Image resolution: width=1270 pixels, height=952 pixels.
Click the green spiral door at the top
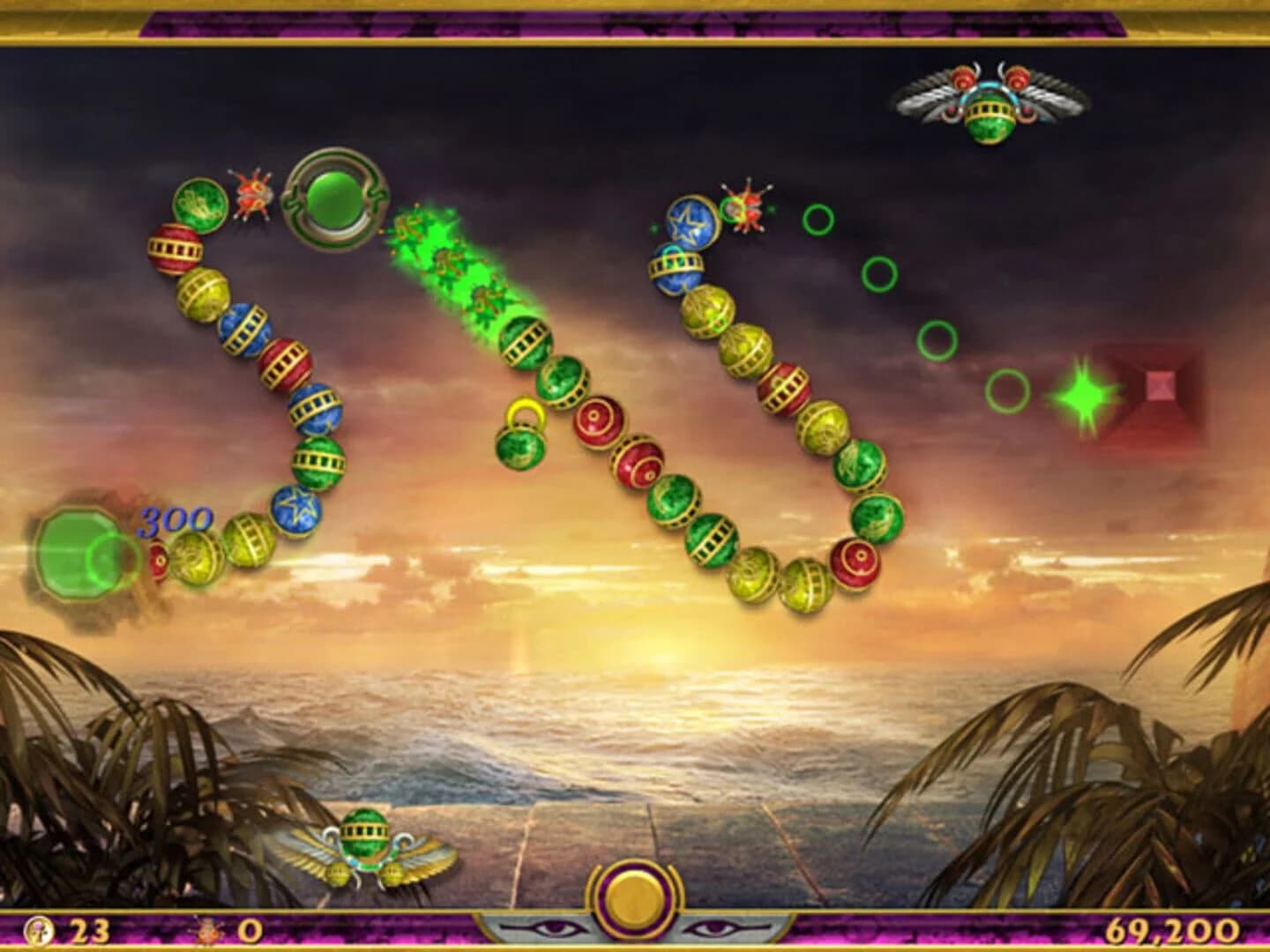point(333,203)
